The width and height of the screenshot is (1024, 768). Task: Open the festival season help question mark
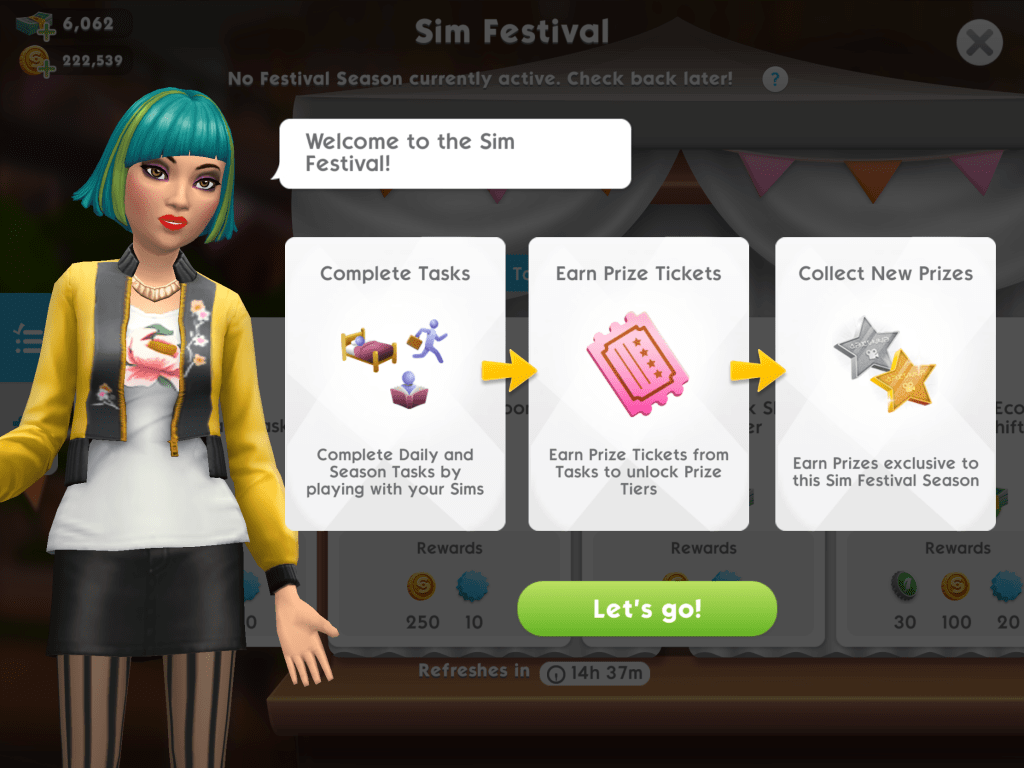click(775, 80)
